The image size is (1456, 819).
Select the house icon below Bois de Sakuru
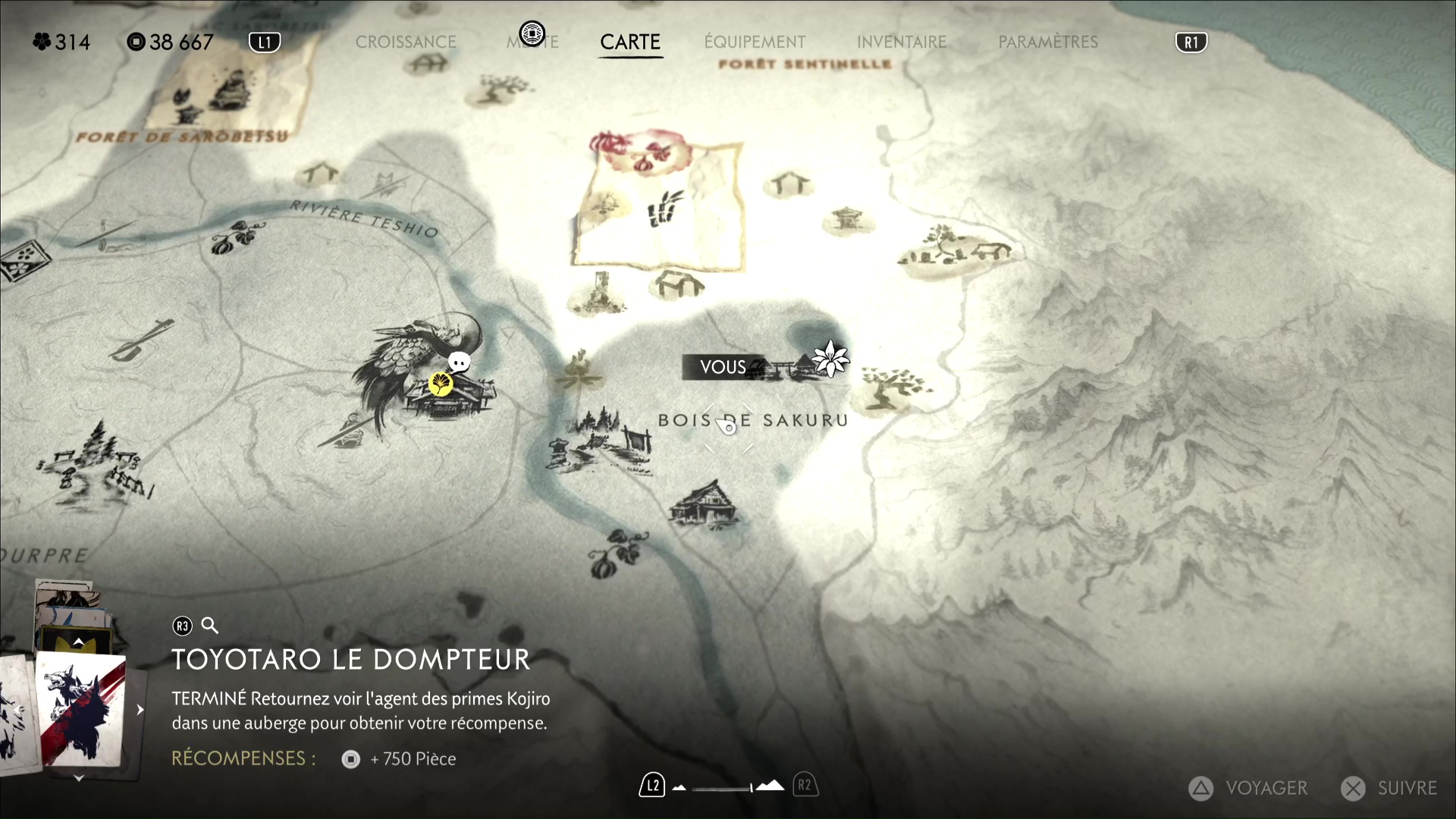(704, 503)
